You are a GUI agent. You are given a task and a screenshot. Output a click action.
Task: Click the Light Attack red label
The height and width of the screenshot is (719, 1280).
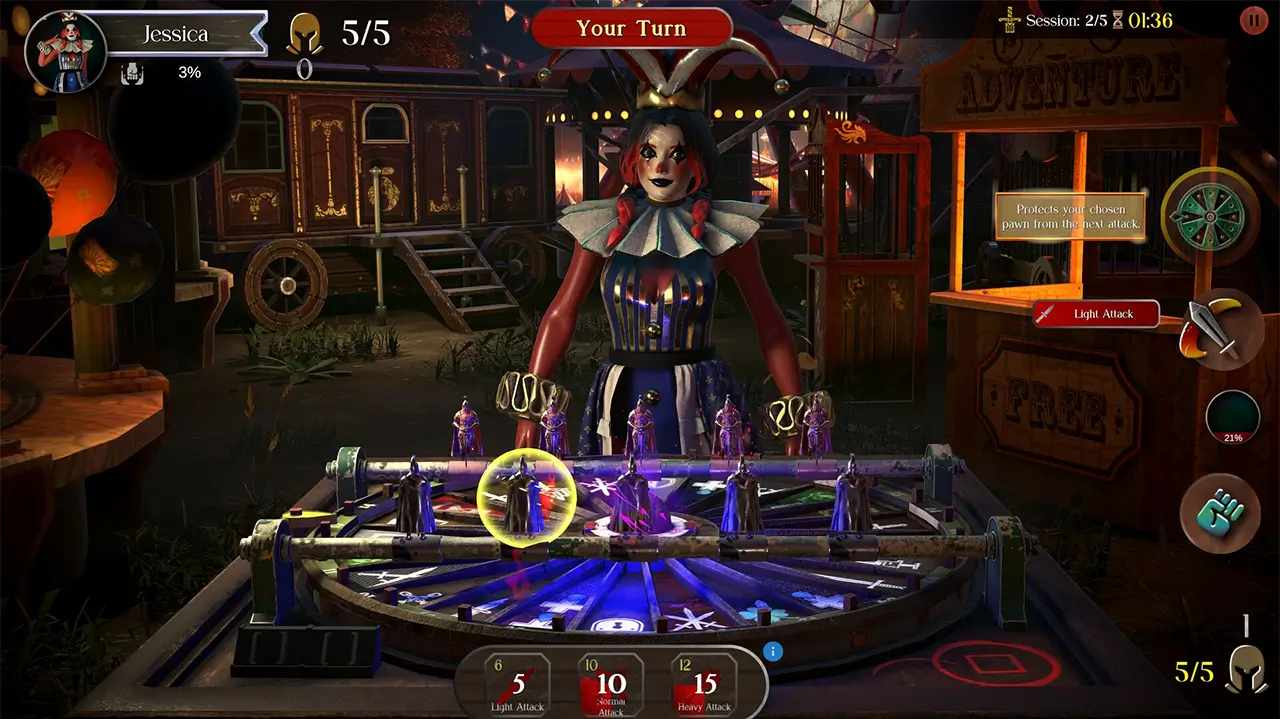(1096, 314)
